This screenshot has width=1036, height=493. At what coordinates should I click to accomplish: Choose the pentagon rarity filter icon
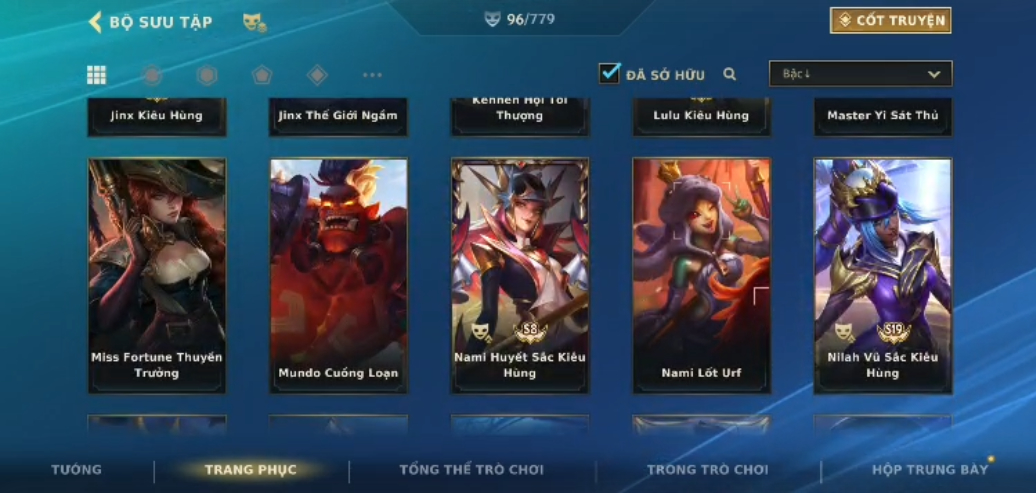(x=262, y=75)
